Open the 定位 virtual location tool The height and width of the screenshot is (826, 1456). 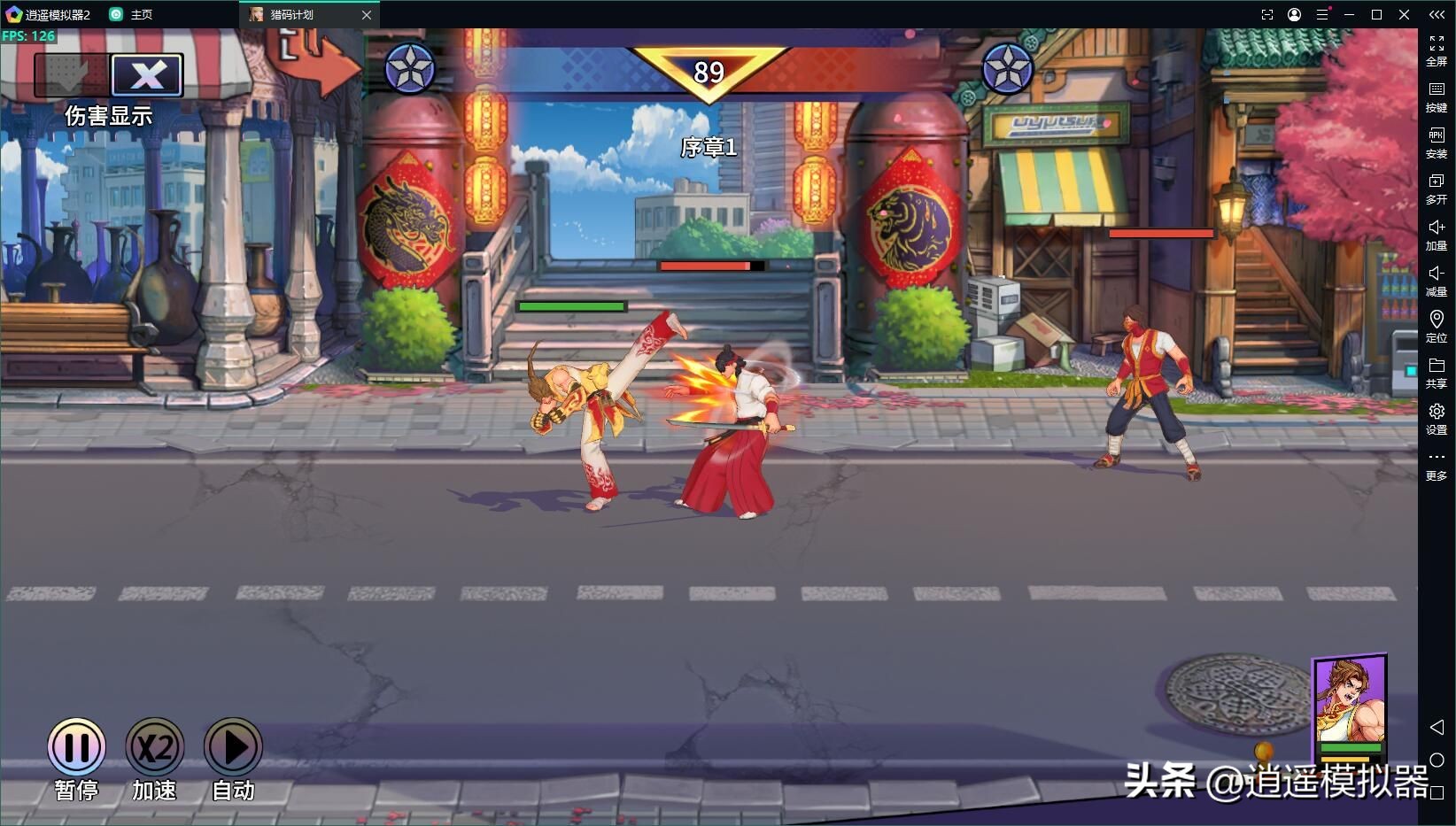tap(1436, 328)
